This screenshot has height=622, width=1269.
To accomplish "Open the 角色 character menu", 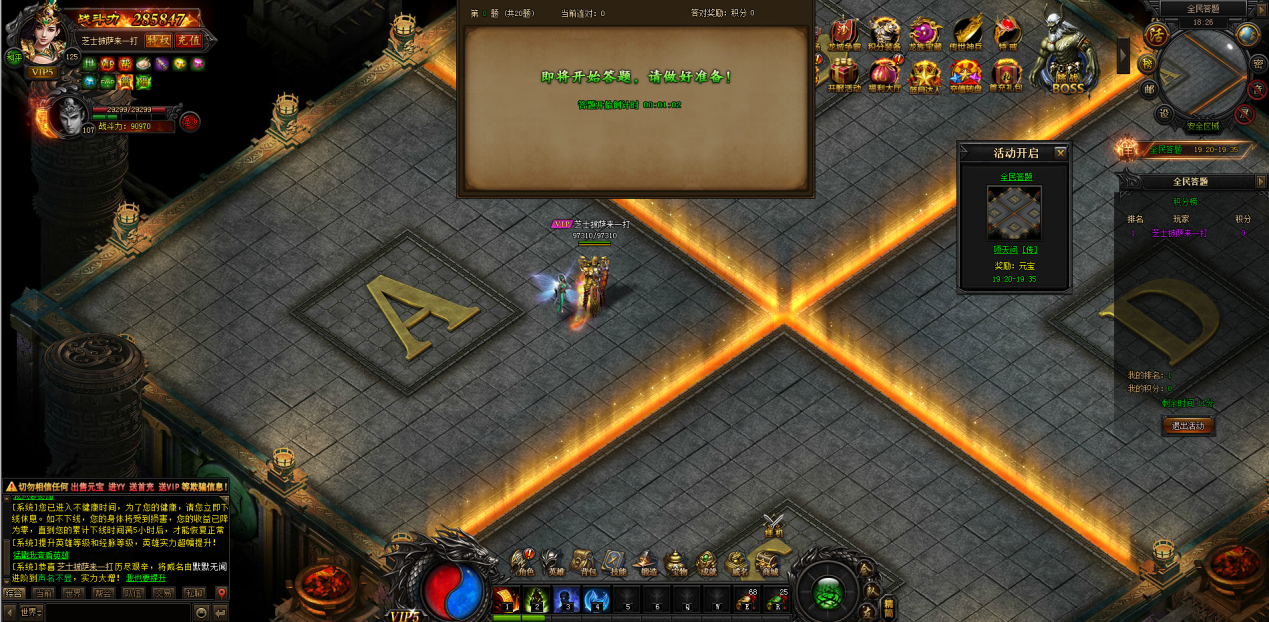I will (x=523, y=564).
